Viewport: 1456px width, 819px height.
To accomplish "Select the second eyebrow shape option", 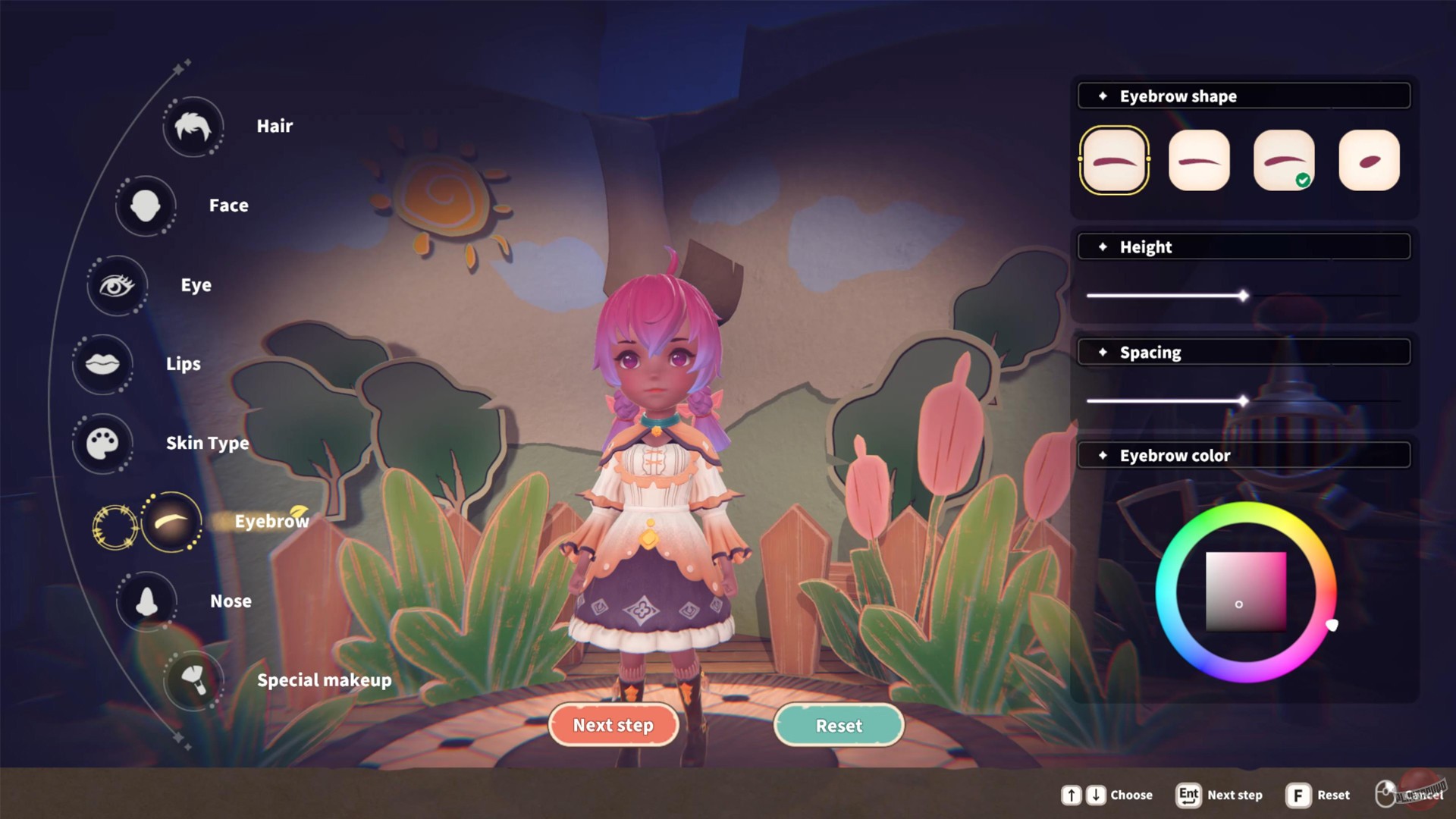I will (x=1199, y=161).
